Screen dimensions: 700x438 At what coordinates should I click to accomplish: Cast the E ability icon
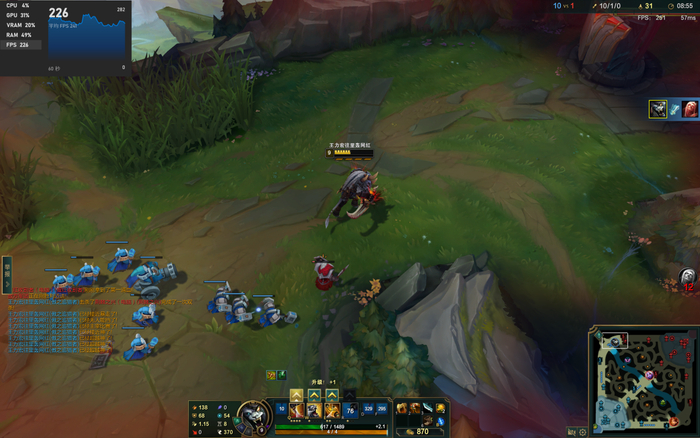tap(332, 410)
